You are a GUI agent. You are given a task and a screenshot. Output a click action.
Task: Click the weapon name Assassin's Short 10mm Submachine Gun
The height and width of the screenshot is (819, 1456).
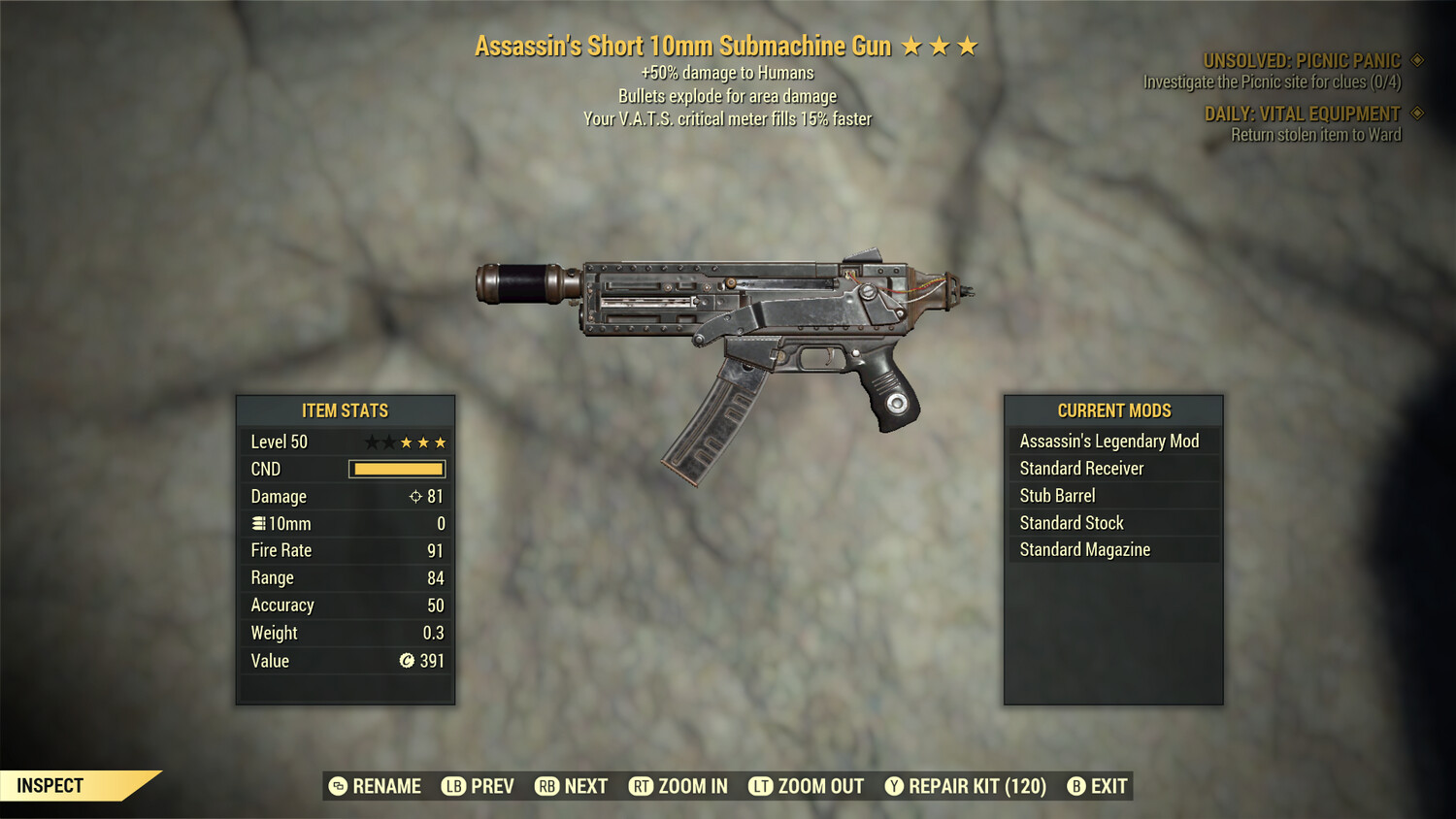(x=684, y=46)
